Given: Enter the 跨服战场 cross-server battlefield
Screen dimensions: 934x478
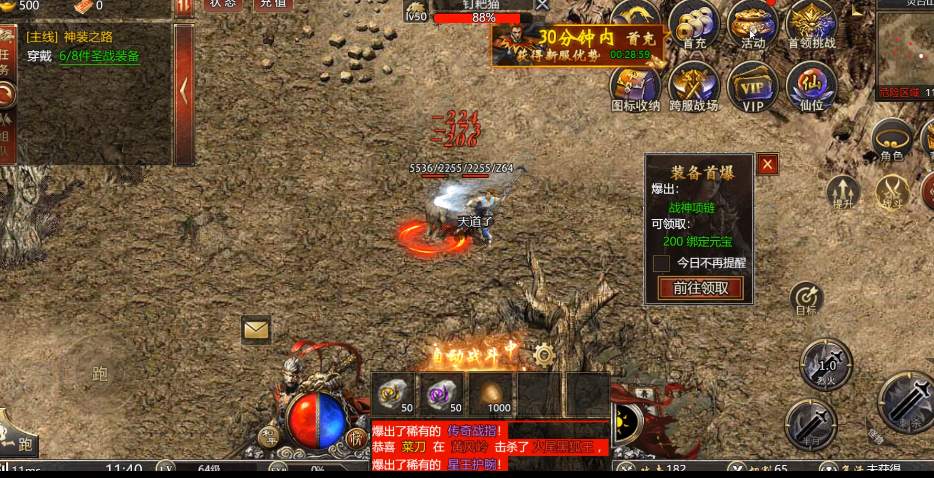Looking at the screenshot, I should (693, 86).
